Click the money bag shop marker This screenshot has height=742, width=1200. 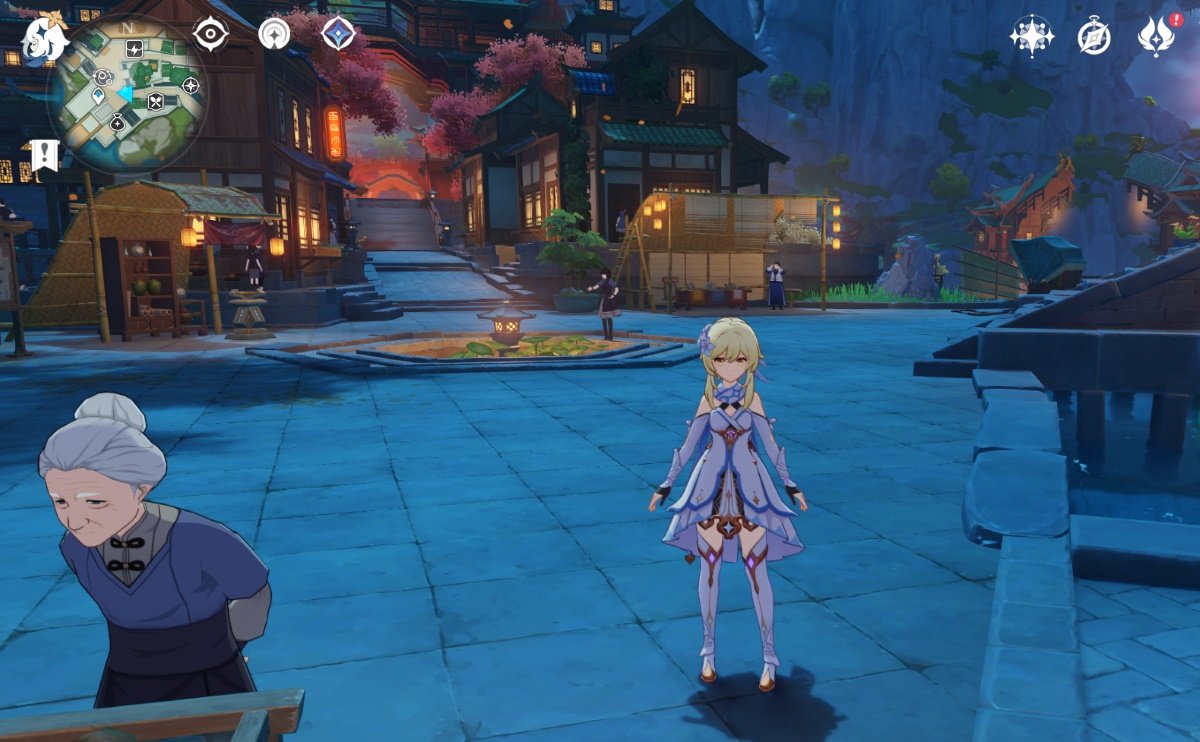117,123
